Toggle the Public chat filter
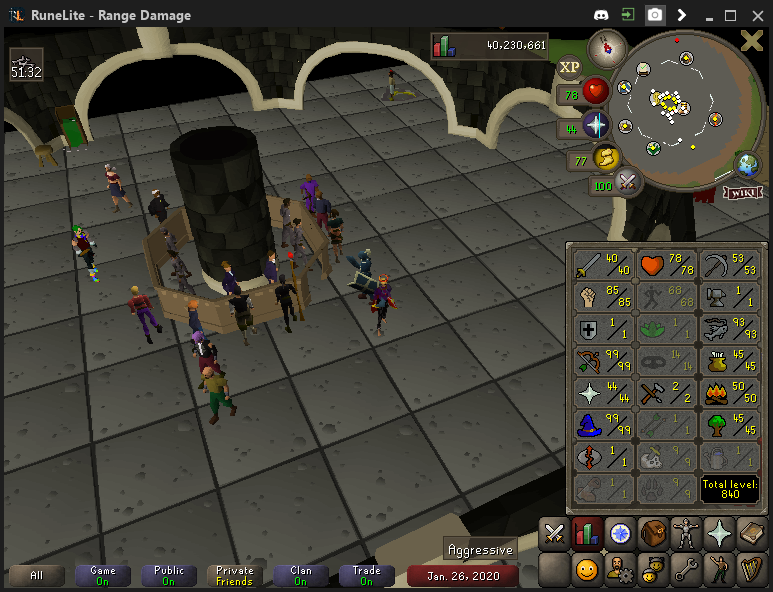 [x=169, y=576]
